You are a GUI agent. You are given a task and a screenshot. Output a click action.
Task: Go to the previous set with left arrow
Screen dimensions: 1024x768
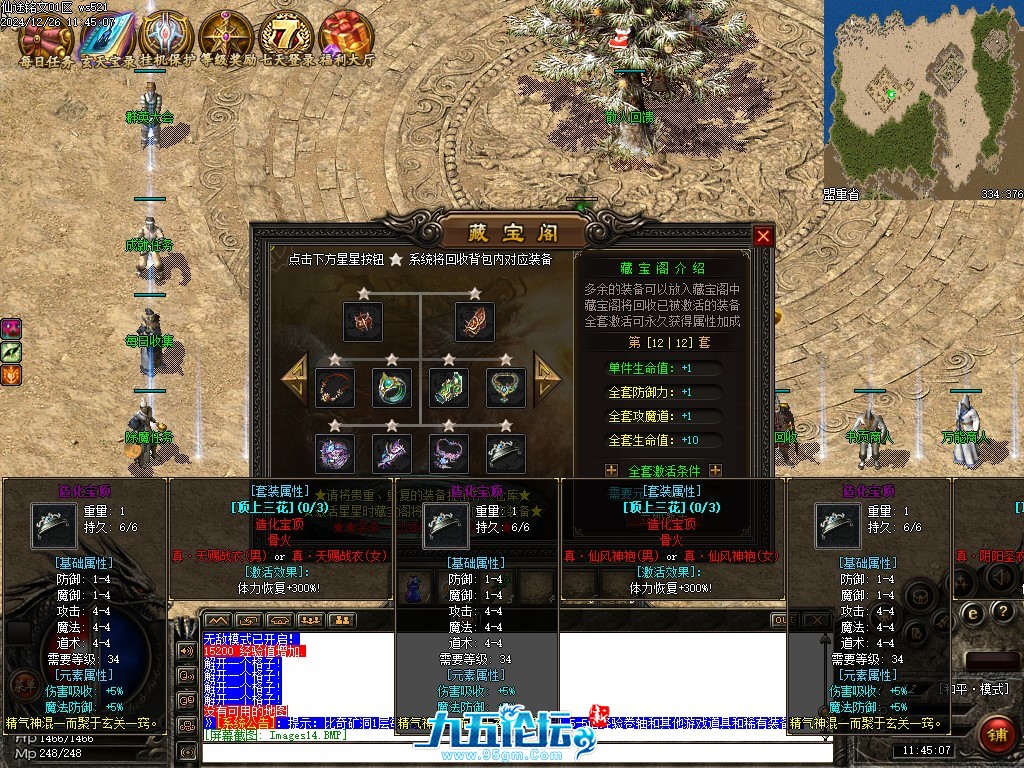pos(294,376)
